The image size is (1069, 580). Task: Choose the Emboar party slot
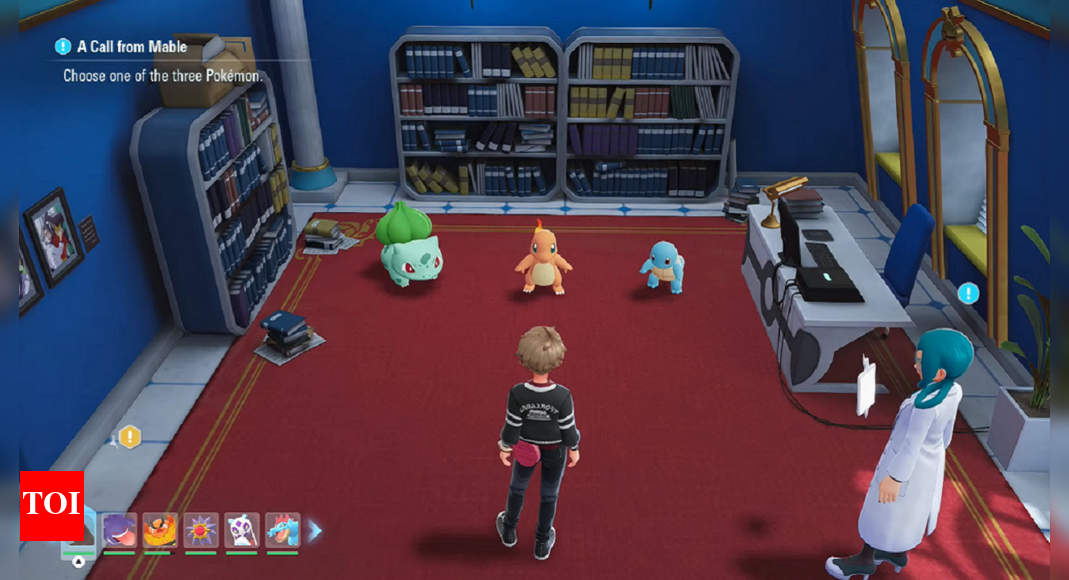[x=160, y=529]
